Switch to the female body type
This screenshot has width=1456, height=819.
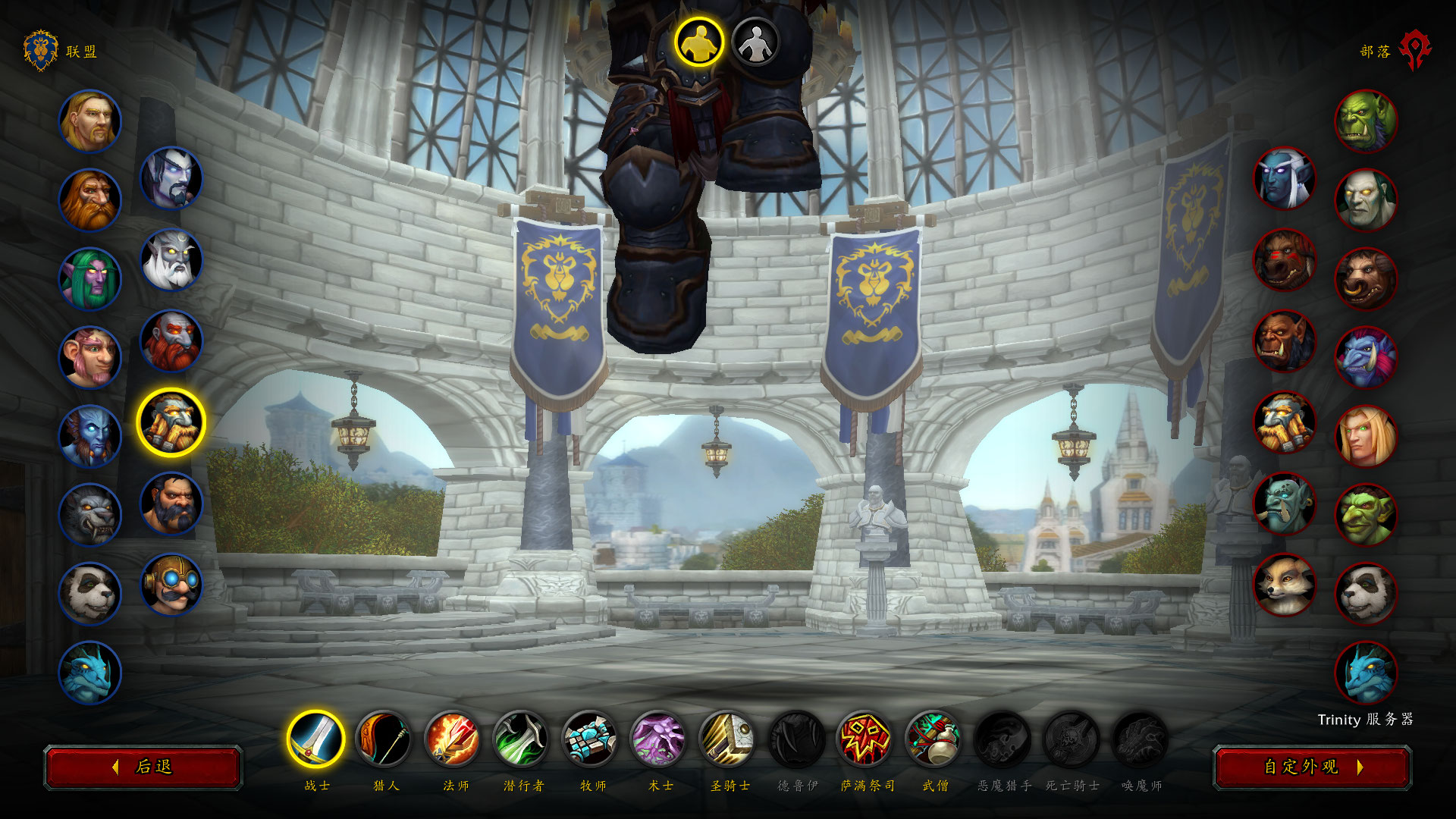click(x=755, y=42)
